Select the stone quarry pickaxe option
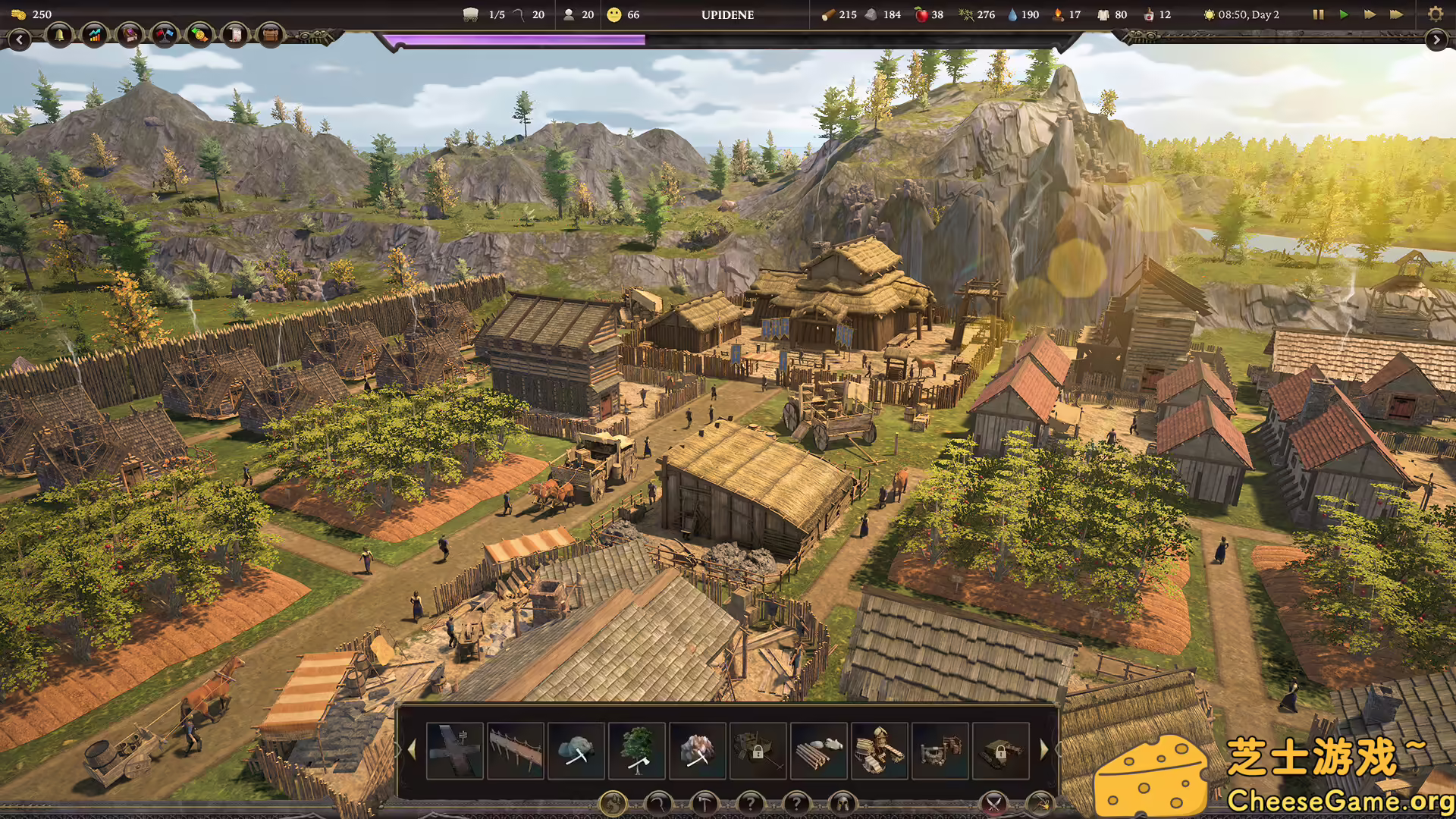The width and height of the screenshot is (1456, 819). coord(576,752)
